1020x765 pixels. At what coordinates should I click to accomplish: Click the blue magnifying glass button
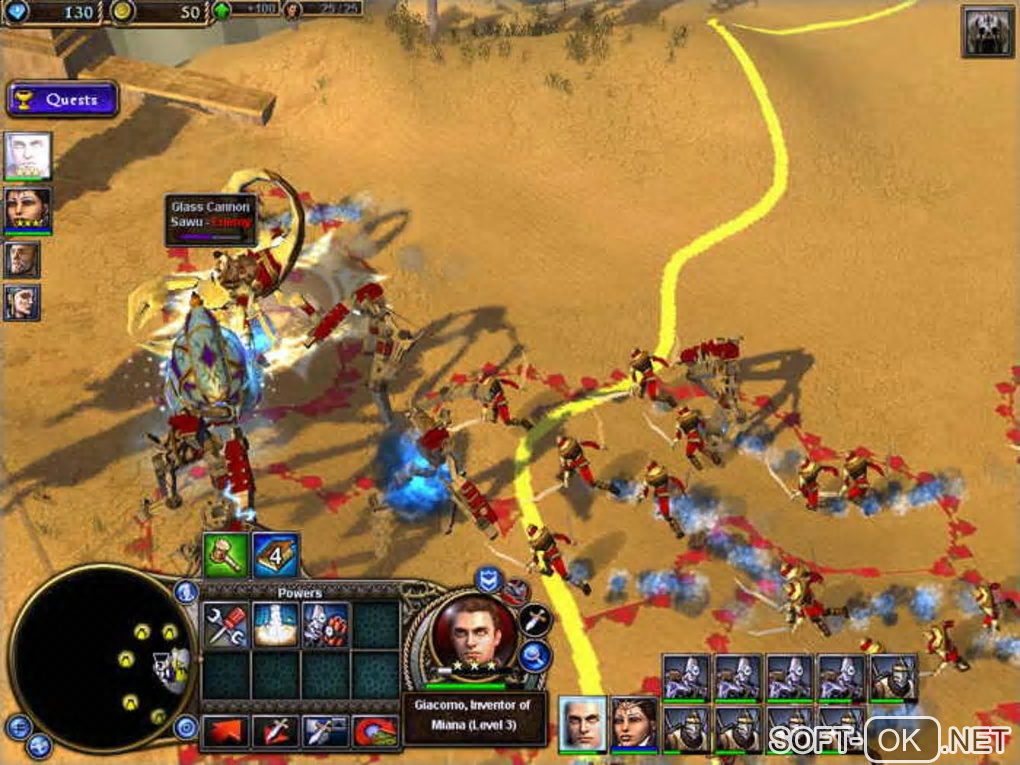534,657
